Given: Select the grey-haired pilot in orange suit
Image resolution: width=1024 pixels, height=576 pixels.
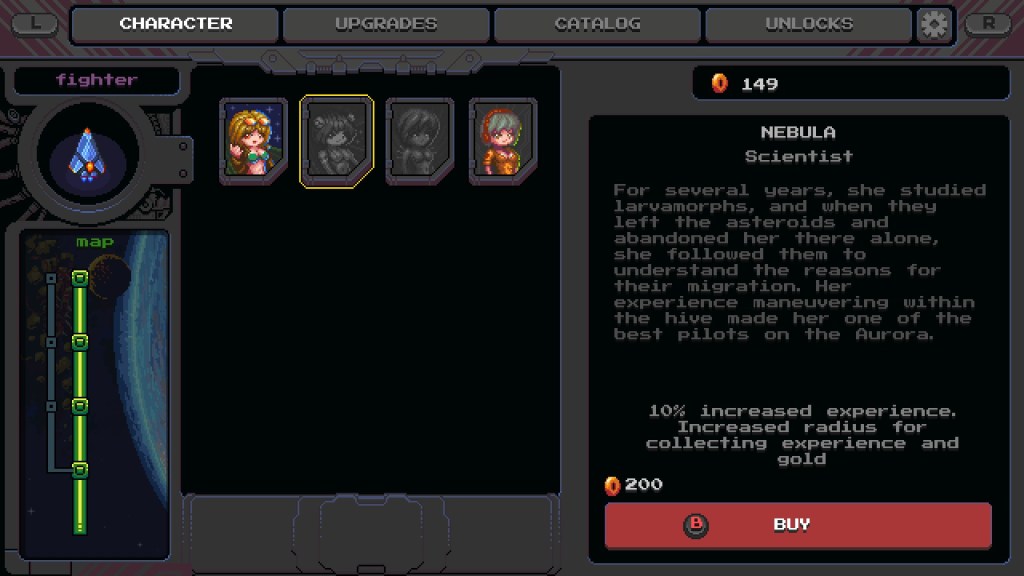Looking at the screenshot, I should pos(503,141).
